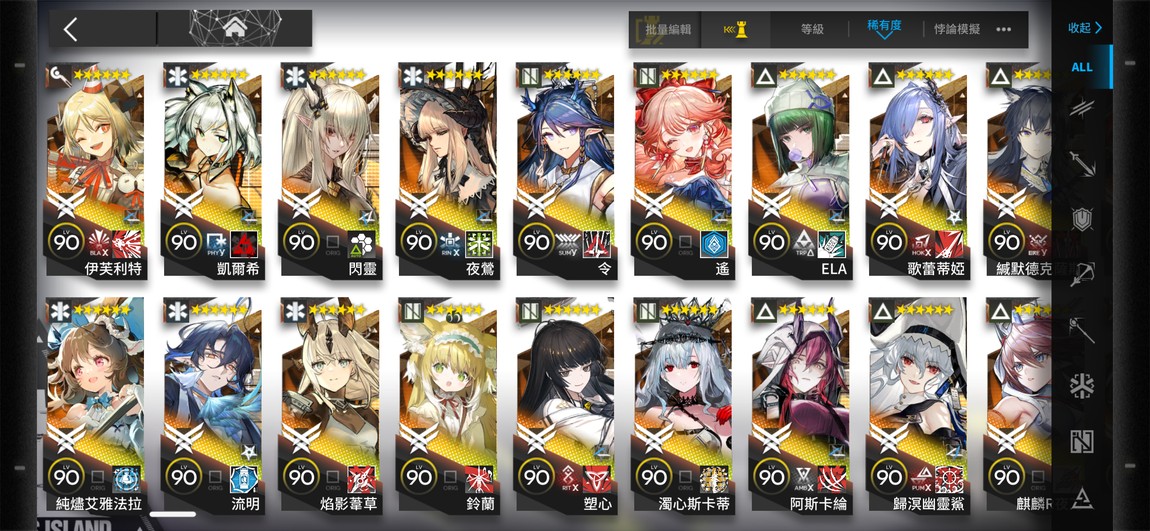Filter by Medic class snowflake icon
The image size is (1150, 531).
tap(1082, 386)
